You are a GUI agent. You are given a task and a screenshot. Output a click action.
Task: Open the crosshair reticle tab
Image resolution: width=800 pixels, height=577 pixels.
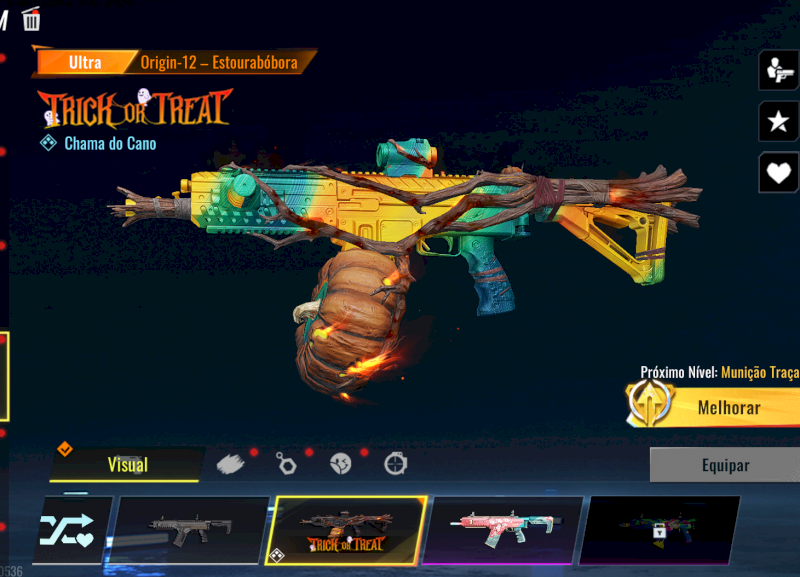(x=396, y=463)
